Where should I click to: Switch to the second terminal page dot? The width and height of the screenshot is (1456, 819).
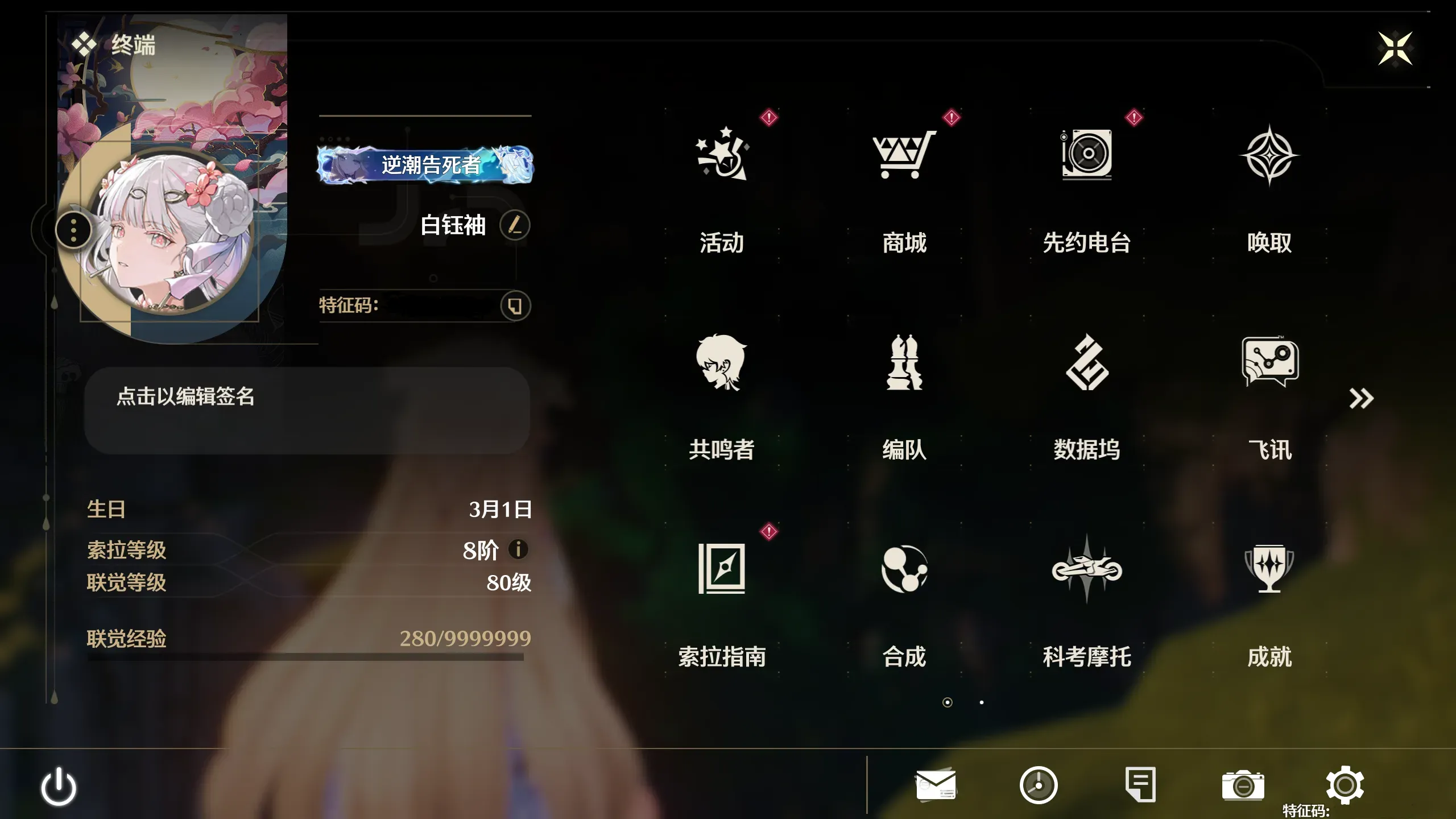(x=981, y=703)
